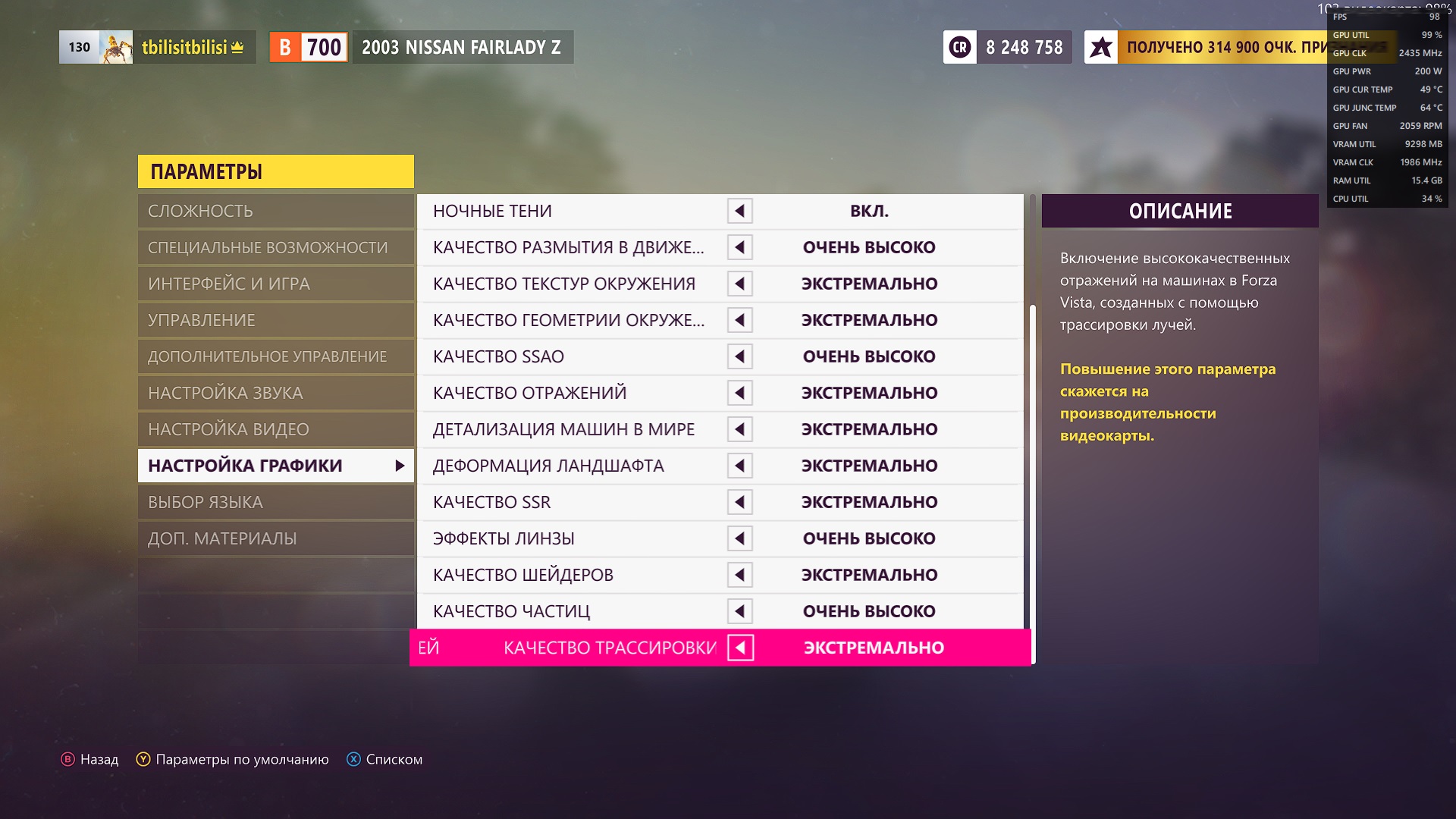
Task: Lower КАЧЕСТВО ТЕКСТУР ОКРУЖЕНИЯ with its arrow
Action: click(739, 284)
